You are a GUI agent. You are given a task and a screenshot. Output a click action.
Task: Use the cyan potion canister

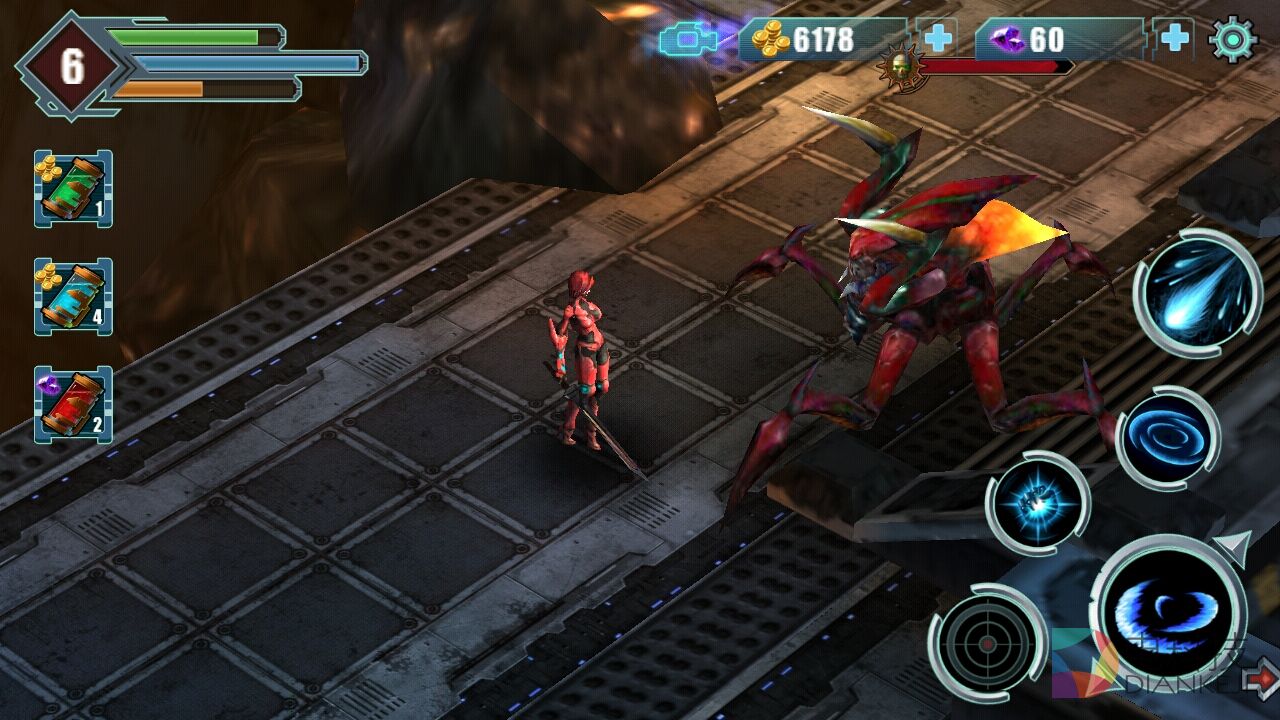pyautogui.click(x=73, y=297)
